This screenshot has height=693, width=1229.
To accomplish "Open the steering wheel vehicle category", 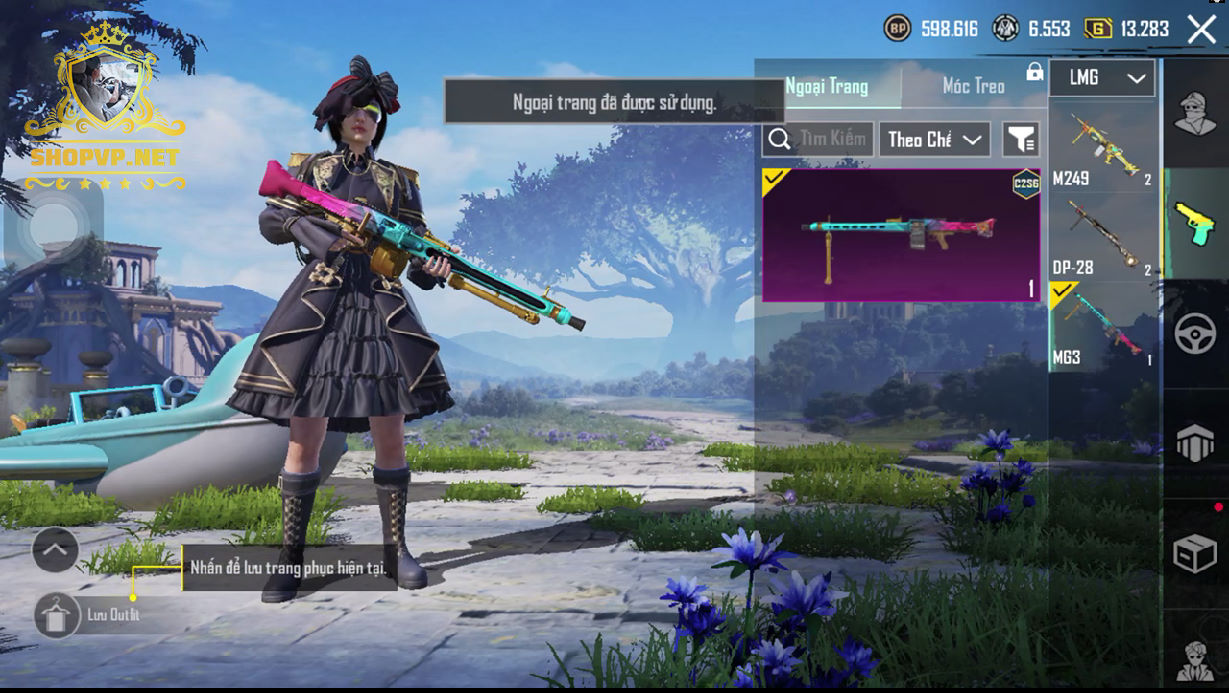I will (x=1194, y=333).
